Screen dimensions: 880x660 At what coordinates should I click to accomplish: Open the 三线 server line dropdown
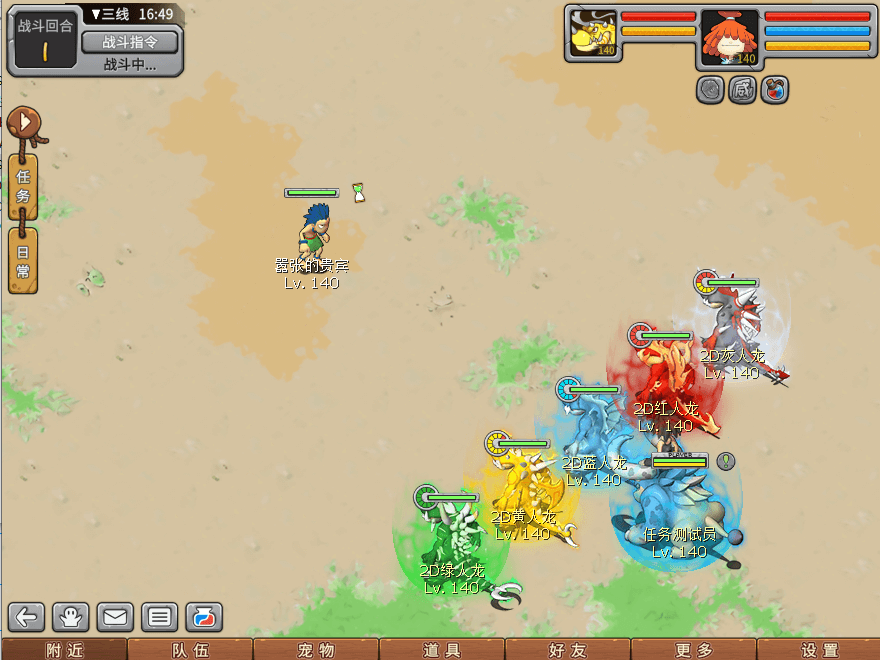pos(109,14)
